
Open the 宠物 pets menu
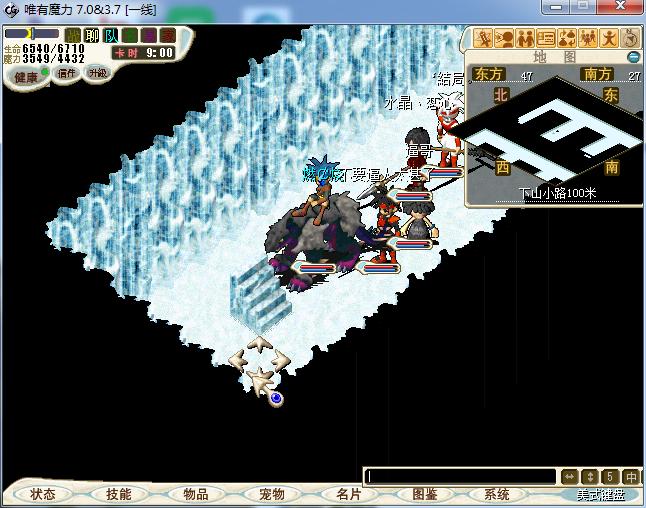(272, 494)
